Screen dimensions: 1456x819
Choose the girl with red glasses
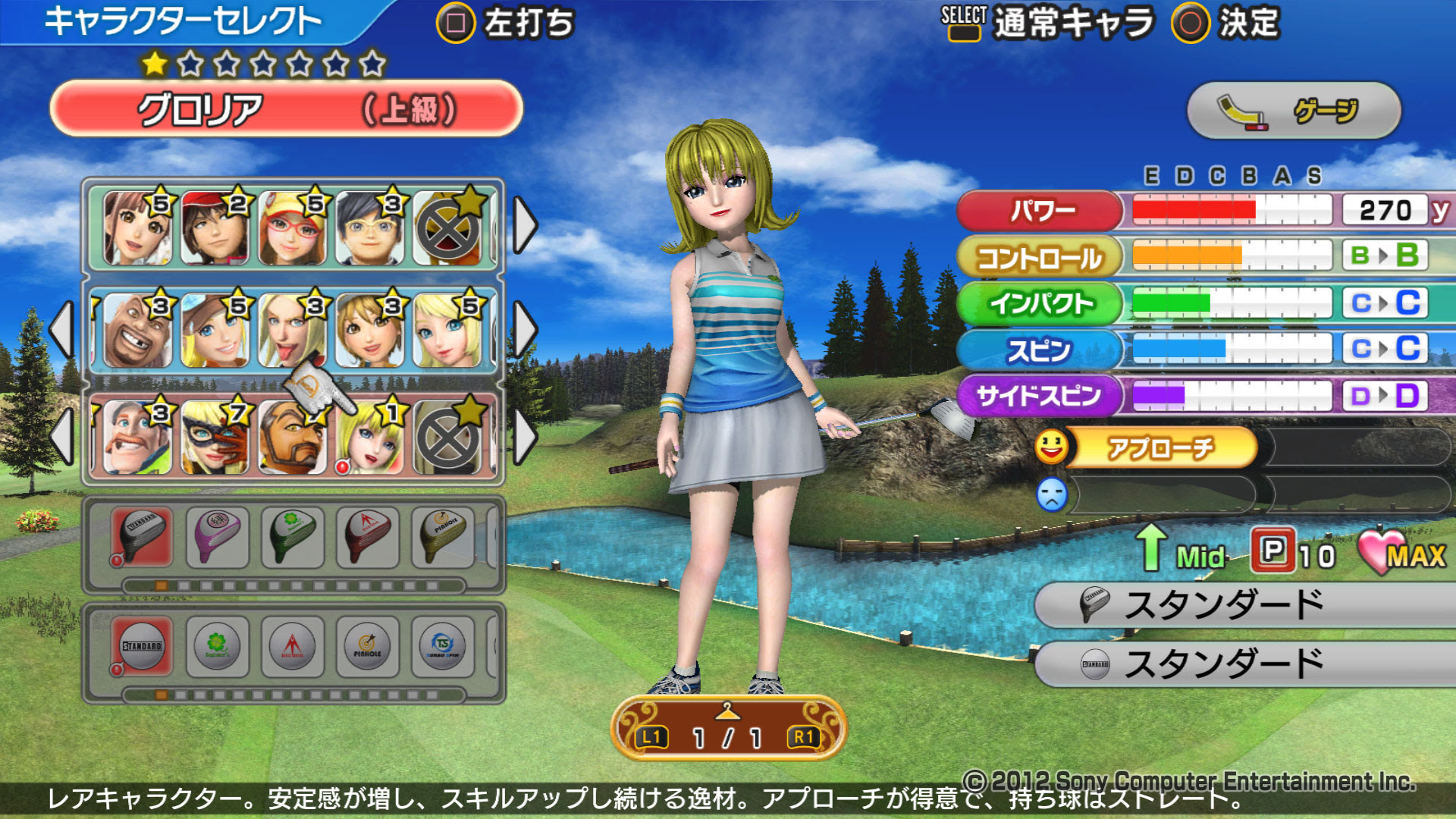point(292,227)
